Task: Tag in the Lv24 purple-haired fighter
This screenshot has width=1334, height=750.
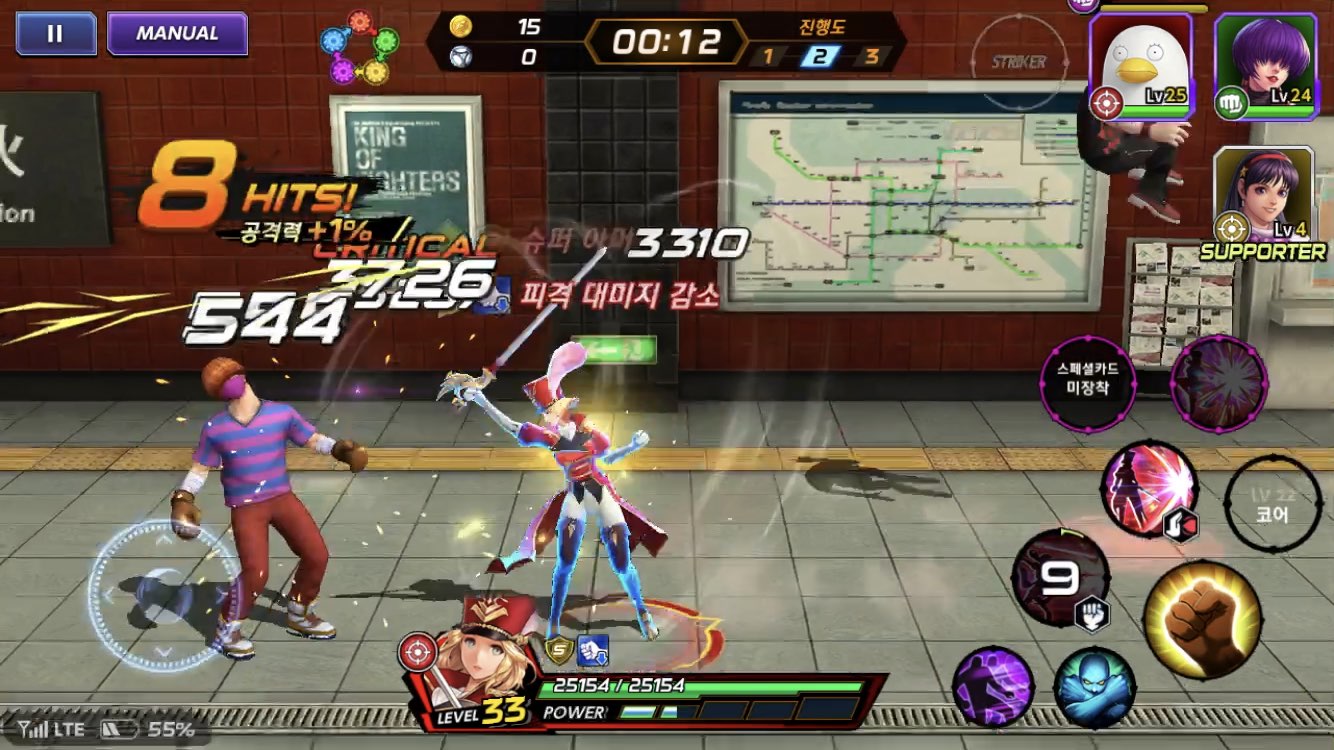Action: coord(1264,66)
